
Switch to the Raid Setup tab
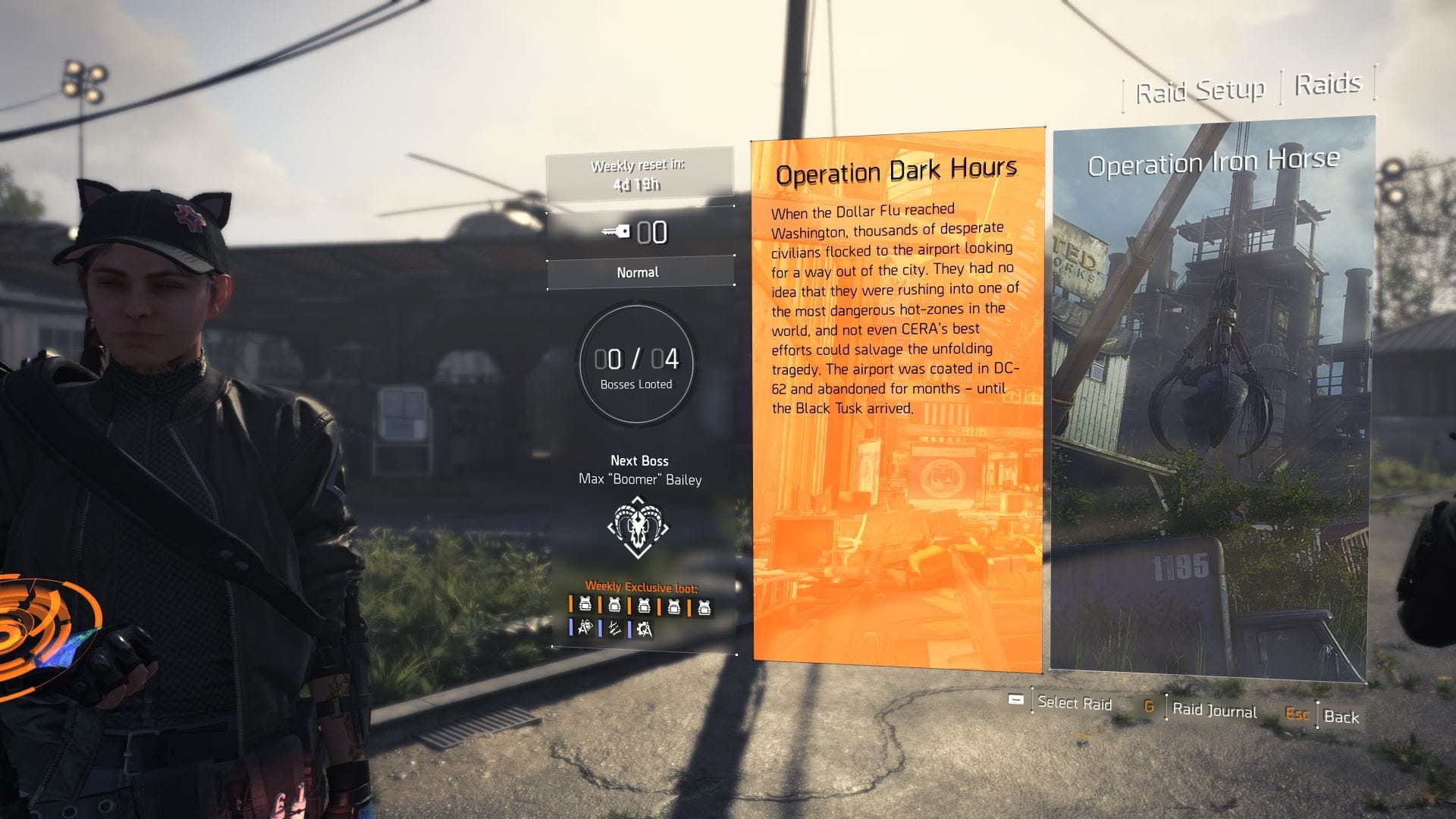tap(1200, 87)
